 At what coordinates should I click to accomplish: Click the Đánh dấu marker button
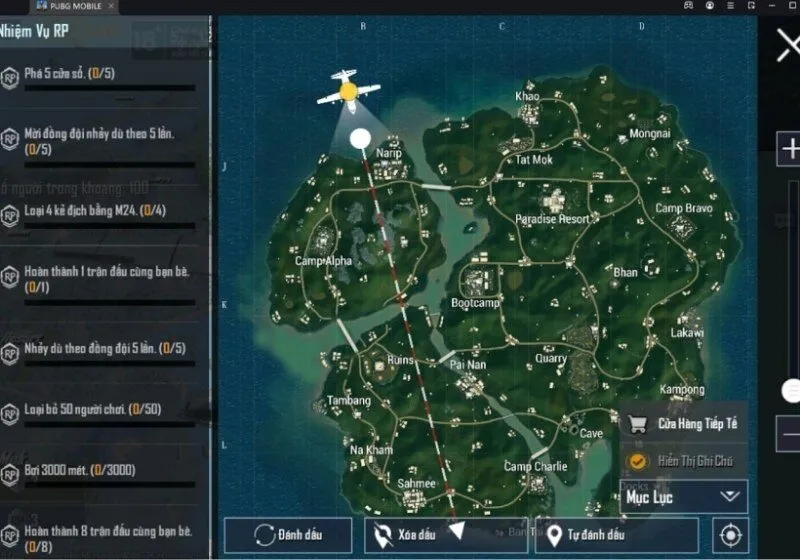pyautogui.click(x=288, y=534)
